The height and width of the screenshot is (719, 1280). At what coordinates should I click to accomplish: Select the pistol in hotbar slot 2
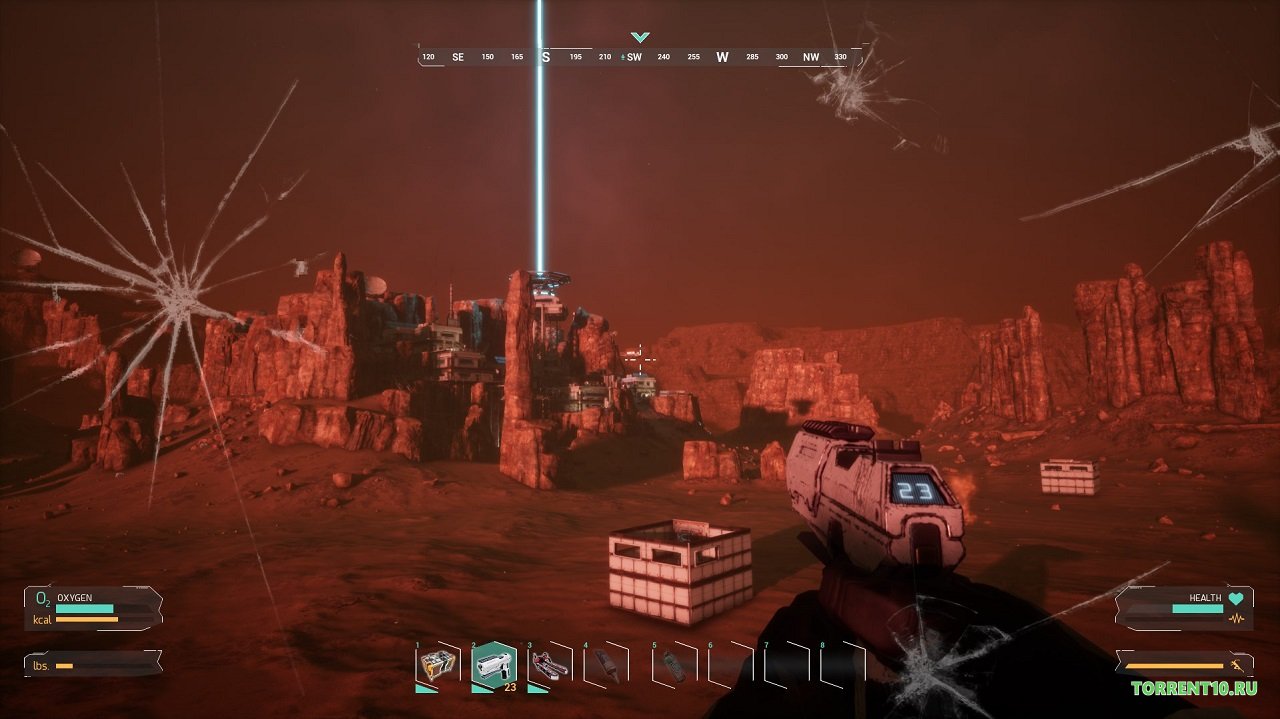pos(494,664)
